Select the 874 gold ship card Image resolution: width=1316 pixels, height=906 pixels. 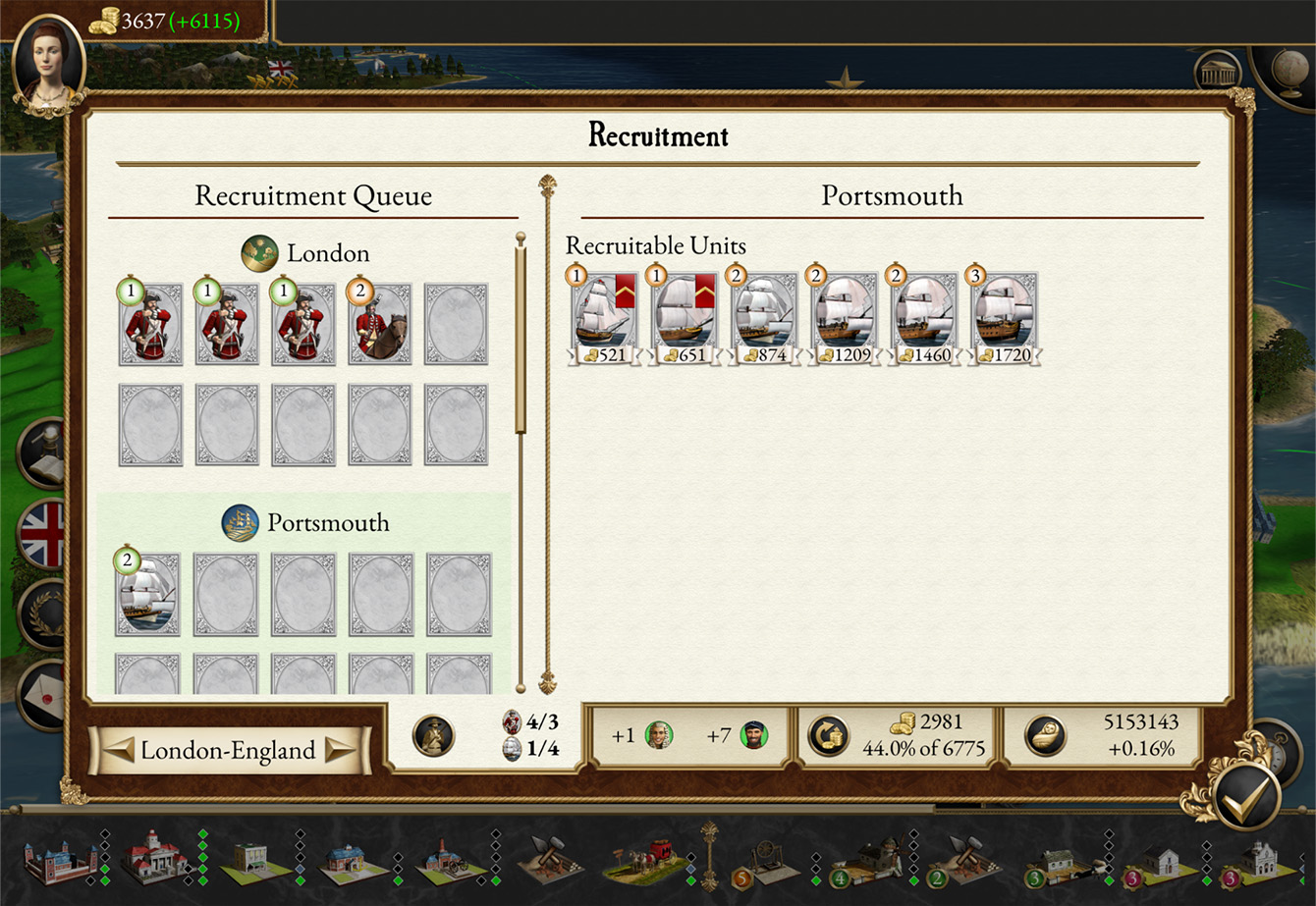tap(763, 318)
